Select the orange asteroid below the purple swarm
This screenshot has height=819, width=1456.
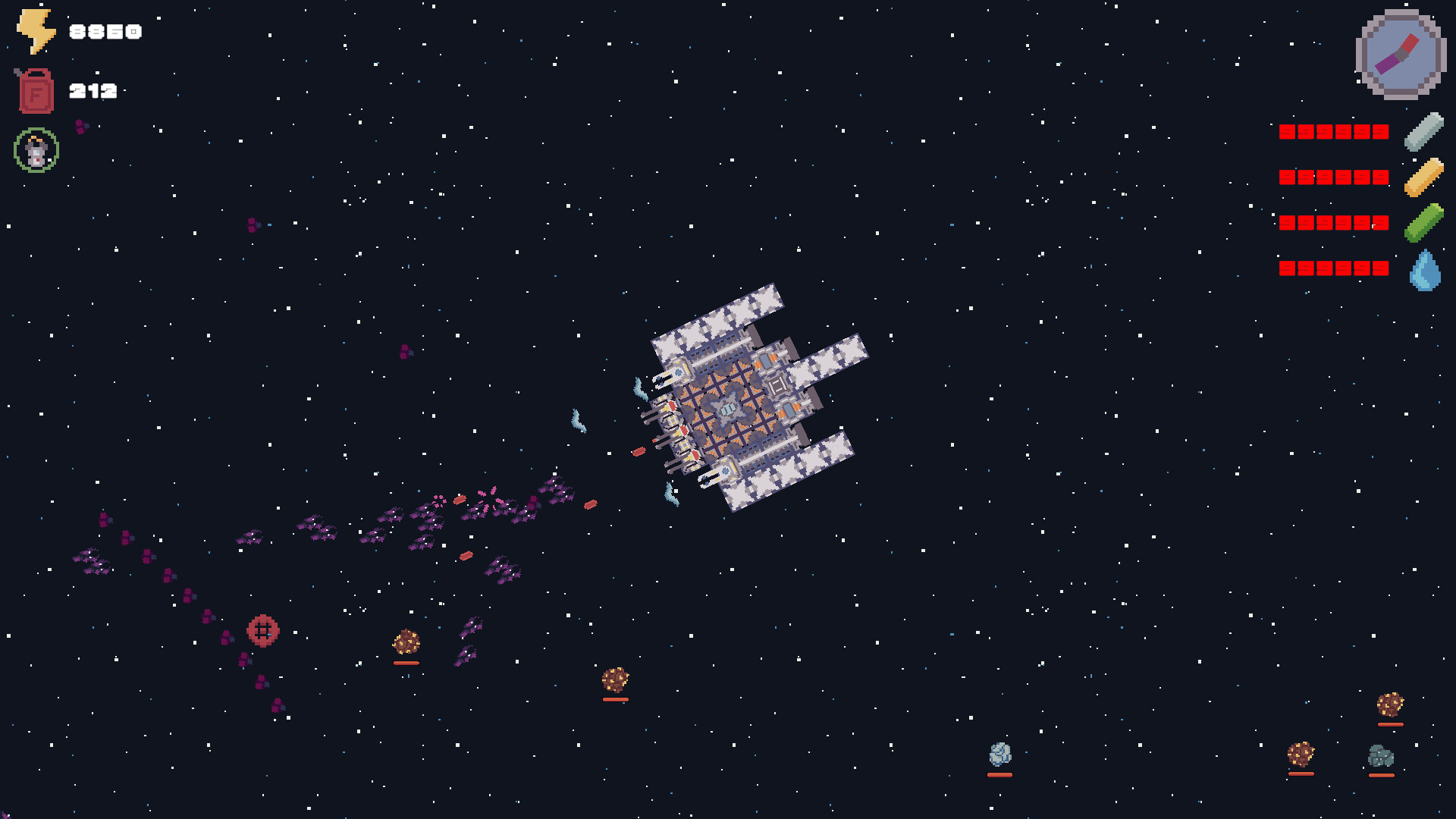[x=616, y=680]
